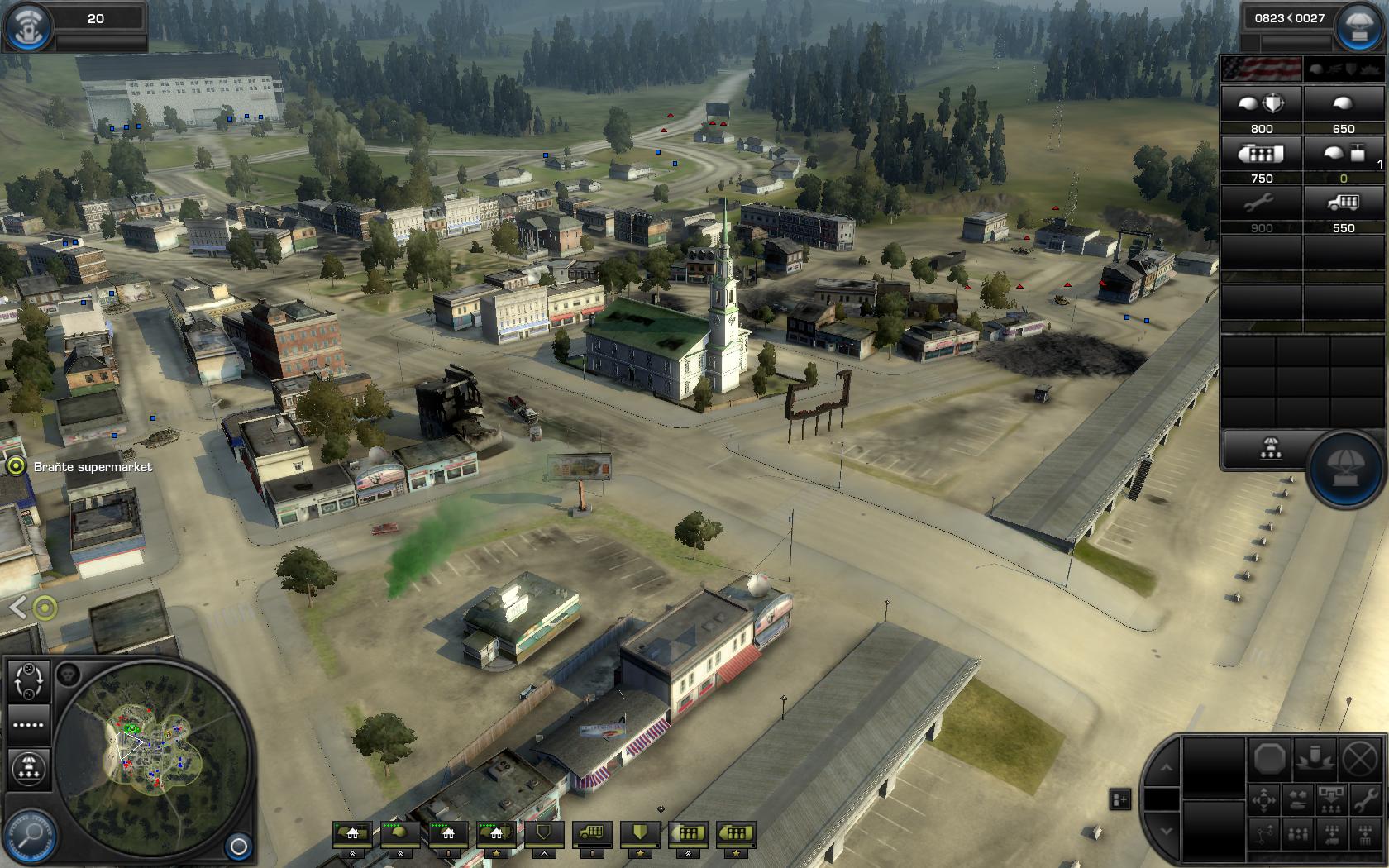This screenshot has width=1389, height=868.
Task: Activate the octagon stop command
Action: coord(1269,757)
